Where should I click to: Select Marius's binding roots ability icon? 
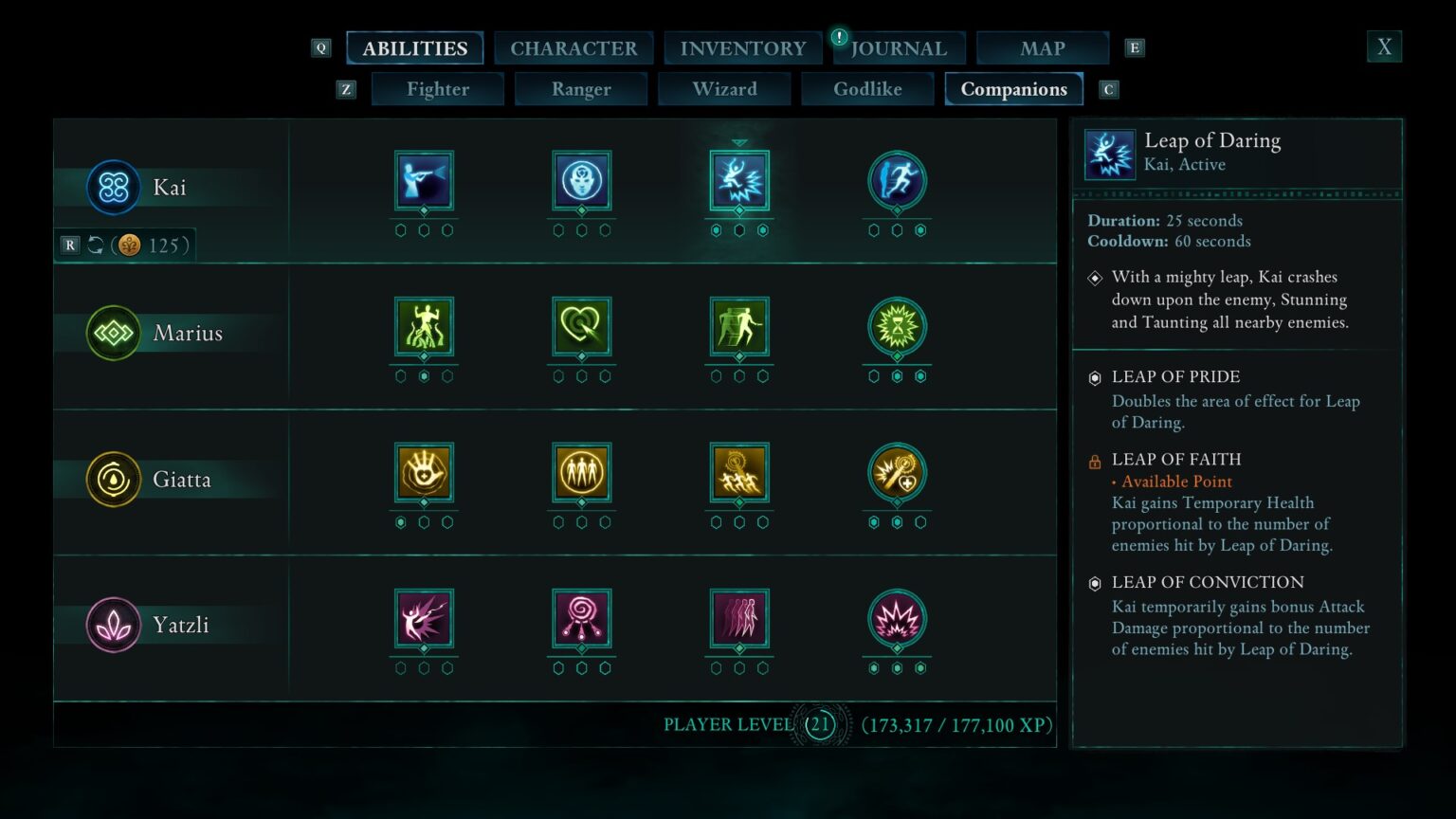coord(424,328)
